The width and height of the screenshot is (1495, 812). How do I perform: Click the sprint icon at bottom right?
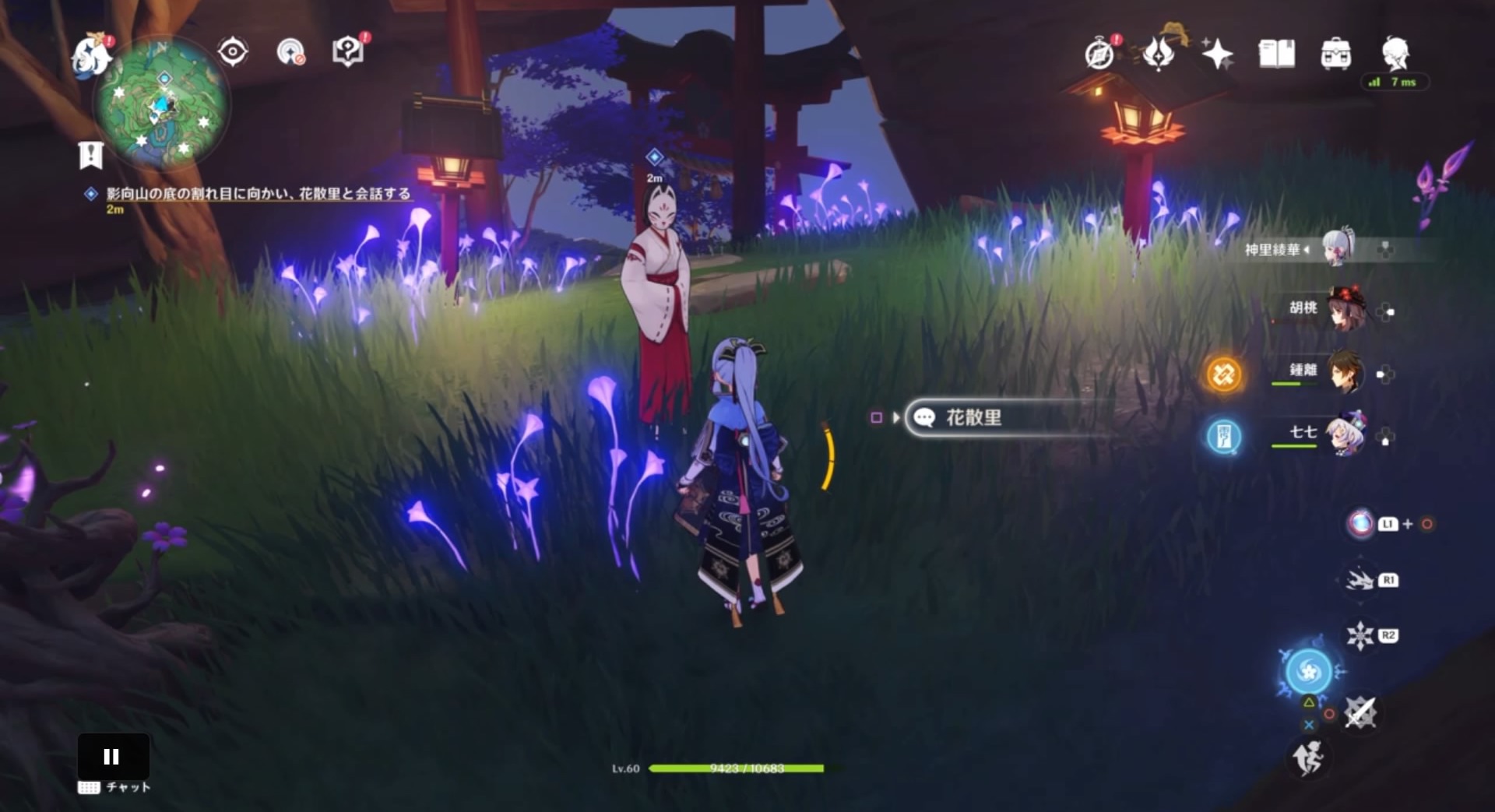pos(1309,756)
